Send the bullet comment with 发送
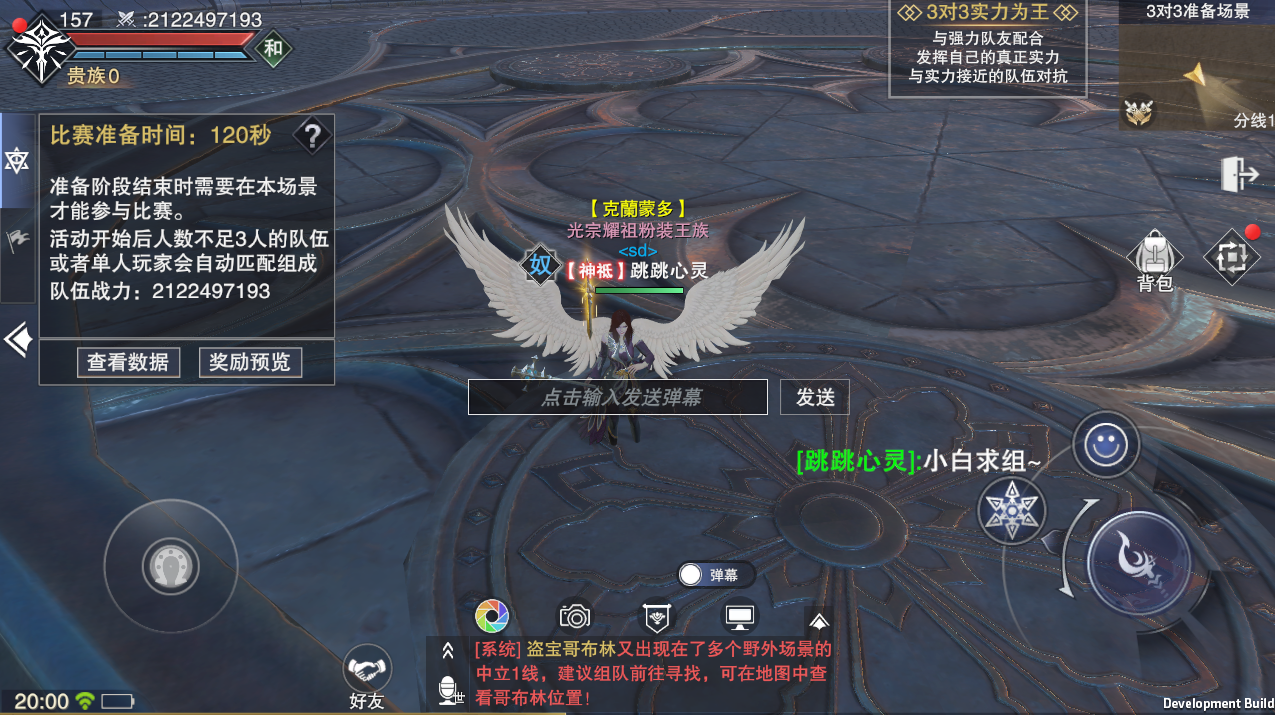Image resolution: width=1275 pixels, height=715 pixels. click(x=815, y=397)
